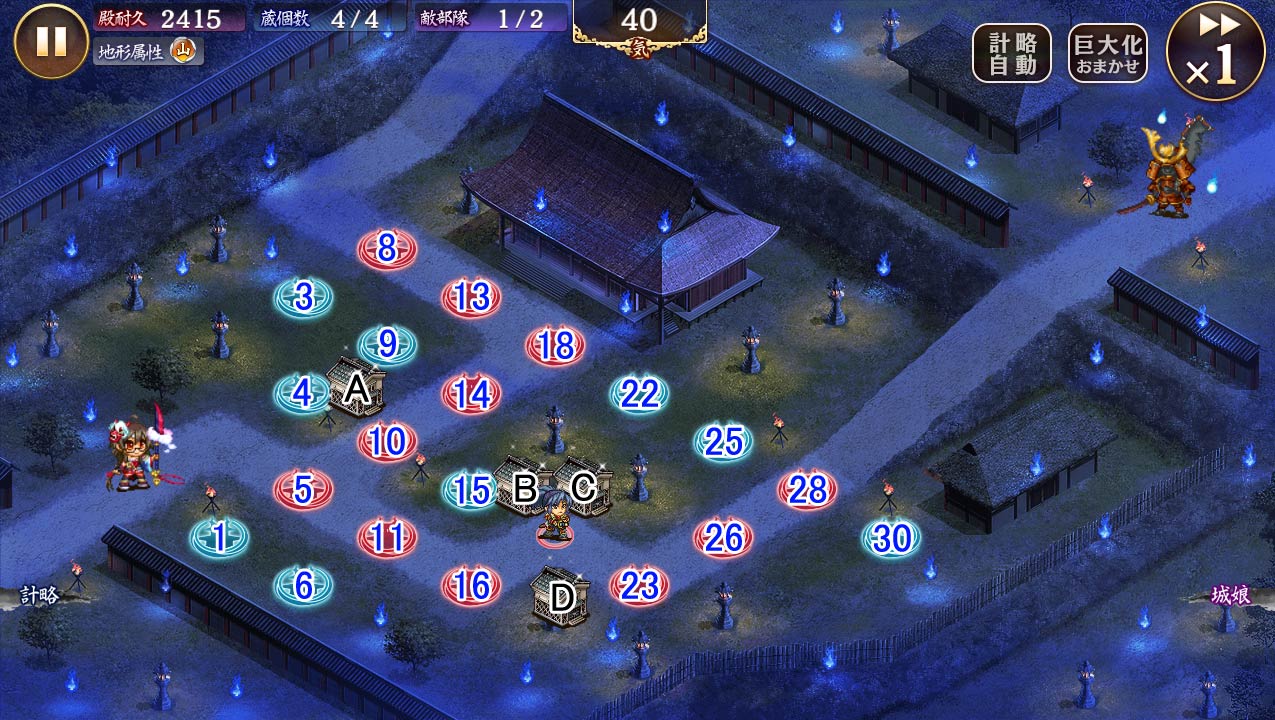Image resolution: width=1275 pixels, height=720 pixels.
Task: Pick red placement tile number 13
Action: pyautogui.click(x=471, y=297)
